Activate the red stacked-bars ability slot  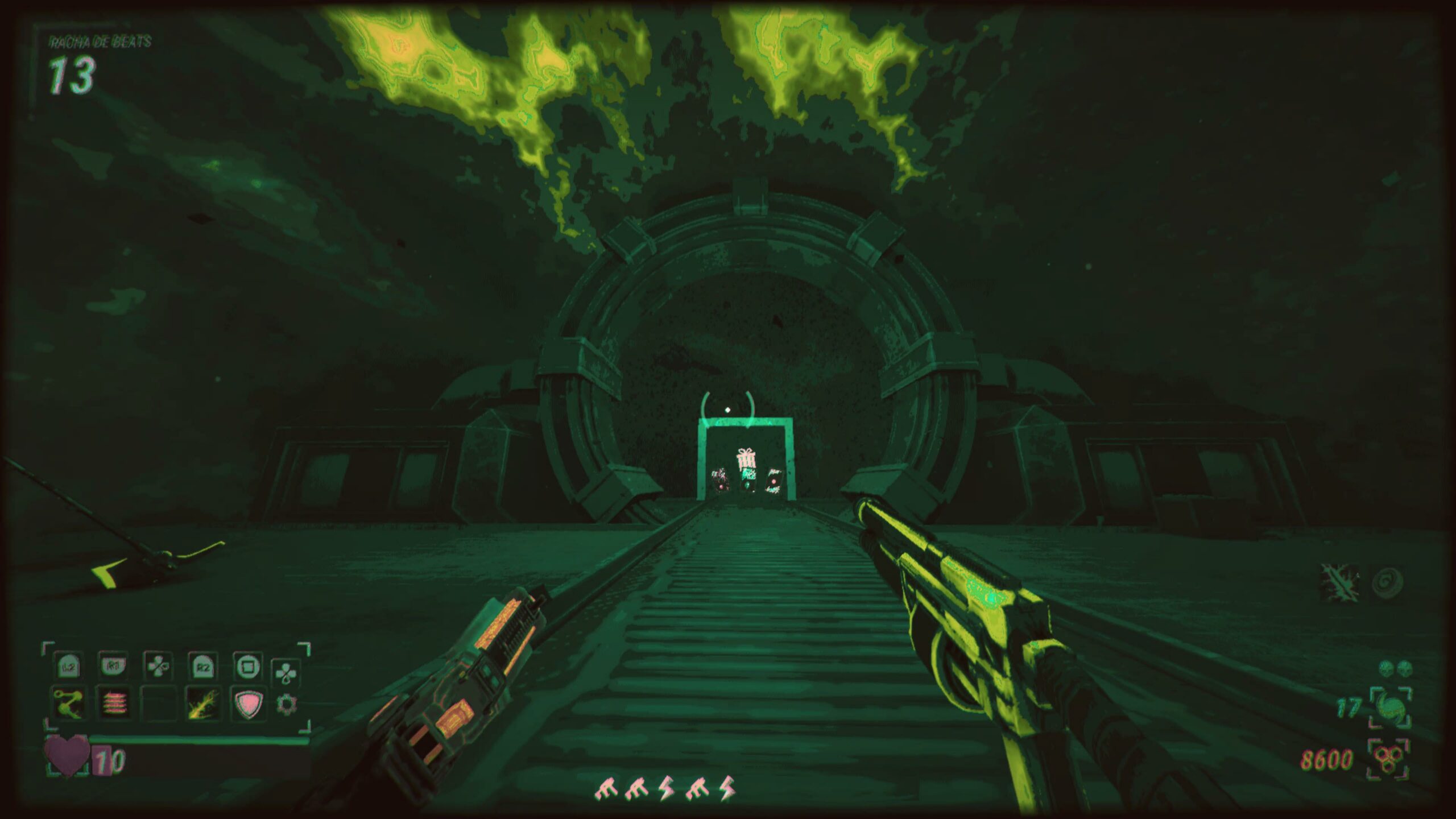(113, 704)
